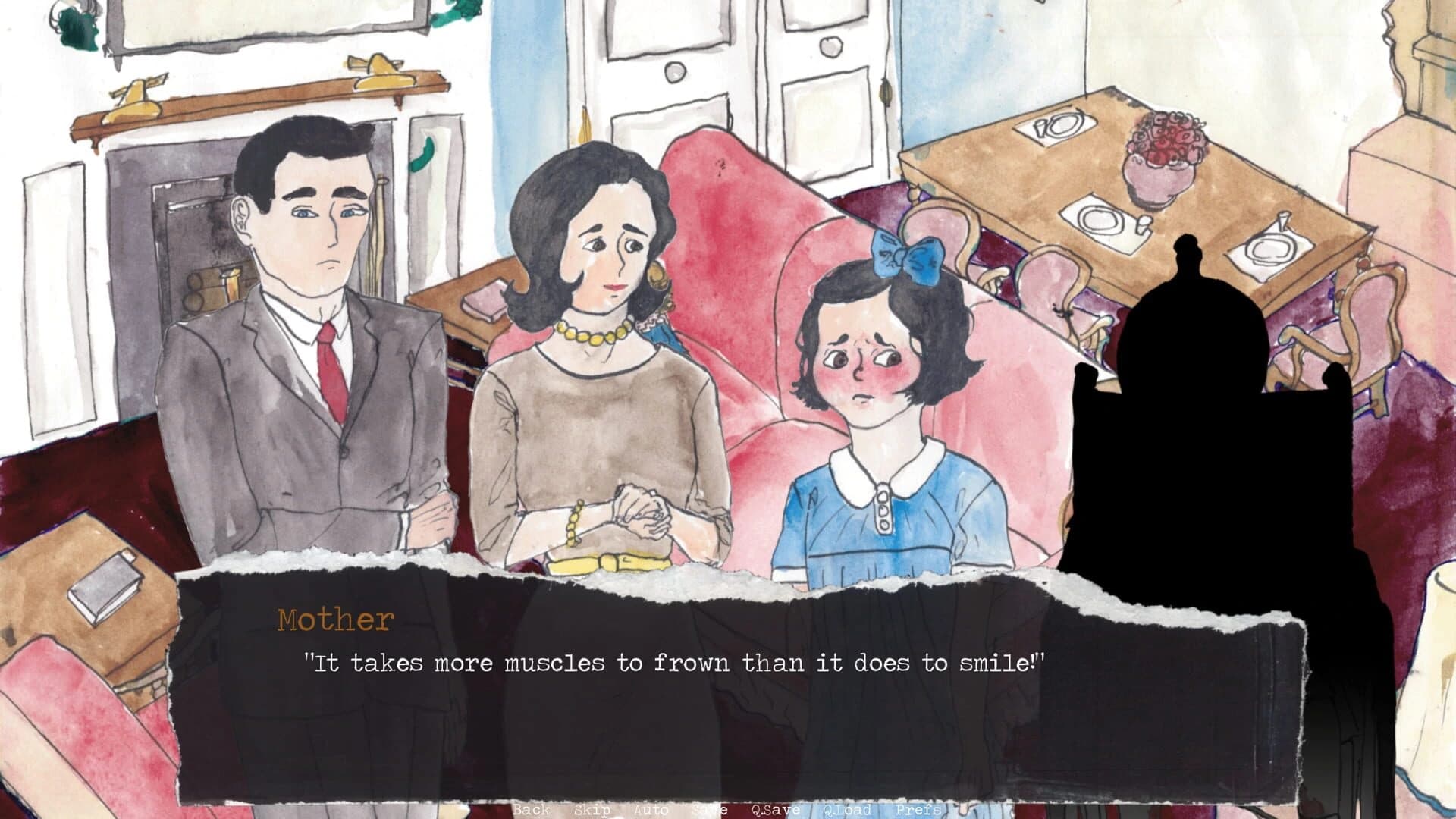Turn on Auto dialogue advance
The image size is (1456, 819).
click(650, 810)
